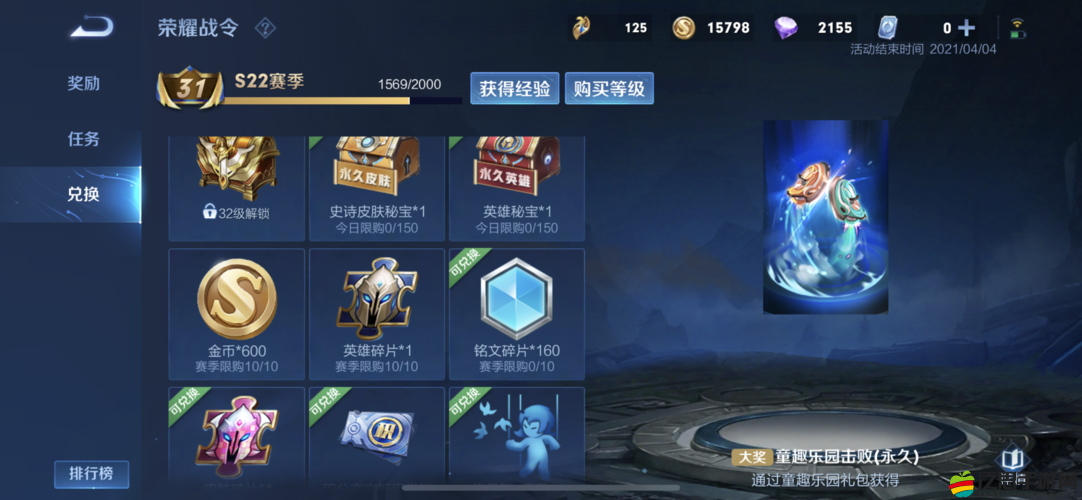Select the 兑换 tab

(83, 194)
